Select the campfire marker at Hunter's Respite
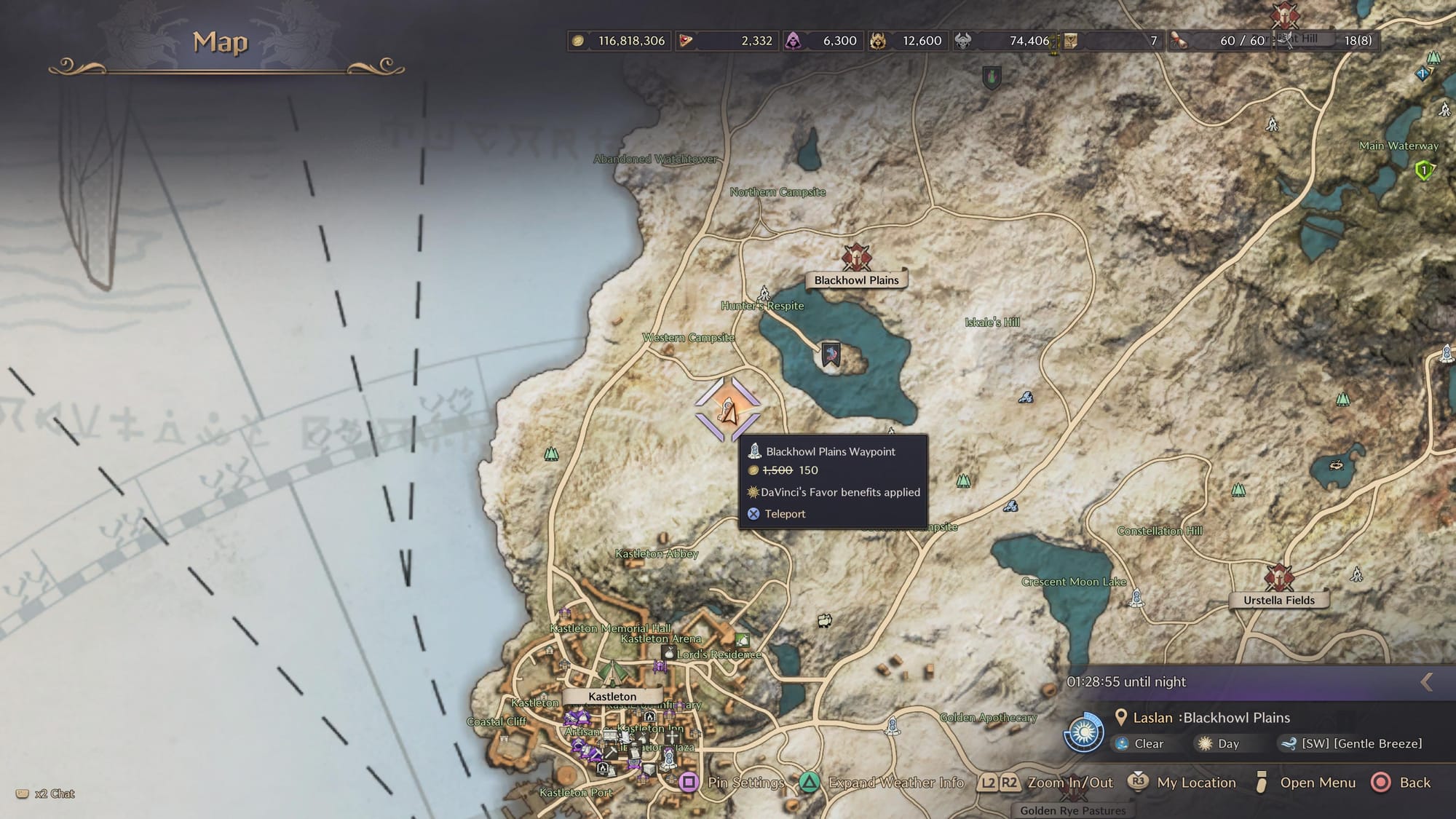 tap(764, 293)
